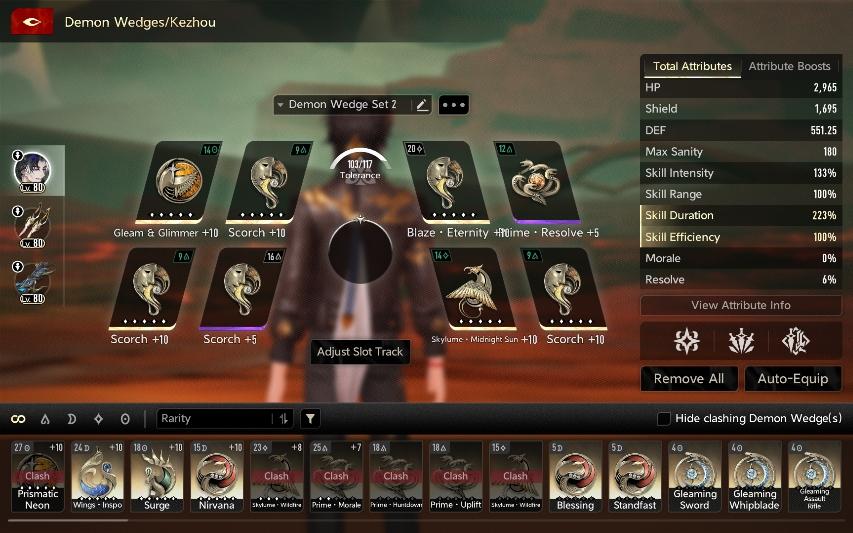Click the Auto-Equip button
The width and height of the screenshot is (853, 533).
[793, 379]
